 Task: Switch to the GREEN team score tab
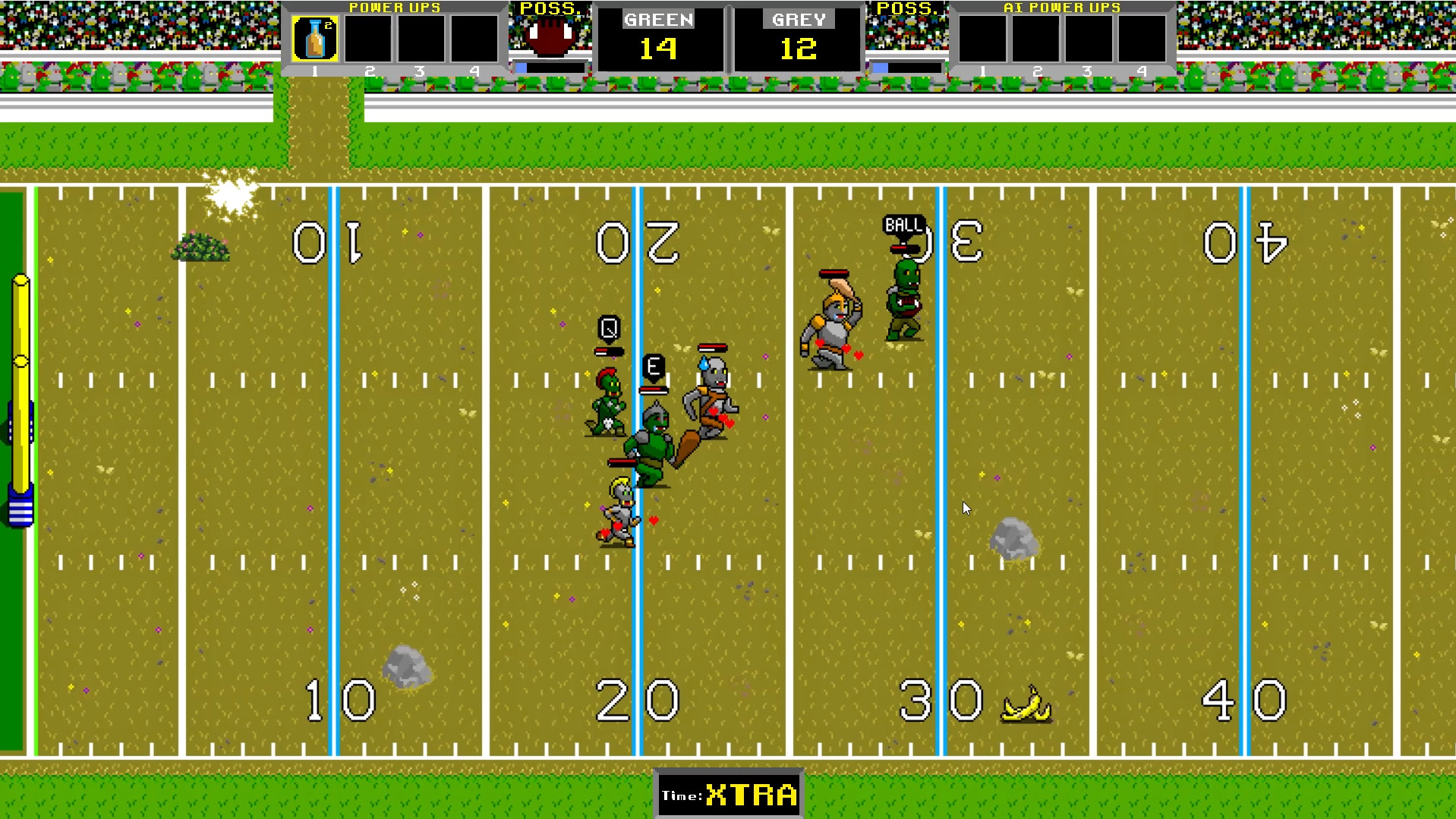658,20
